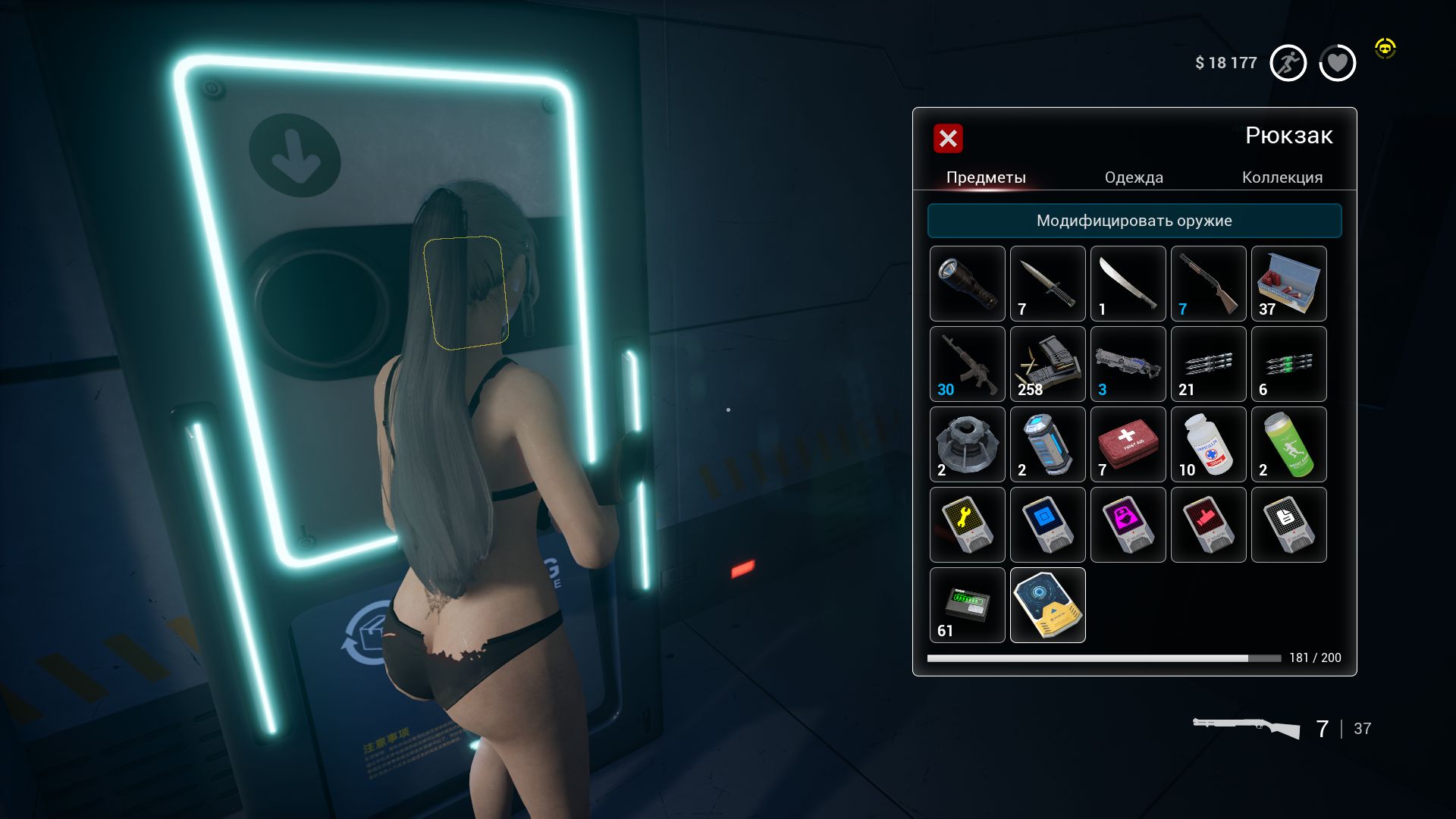Viewport: 1456px width, 819px height.
Task: Use the red first aid kit
Action: tap(1128, 444)
